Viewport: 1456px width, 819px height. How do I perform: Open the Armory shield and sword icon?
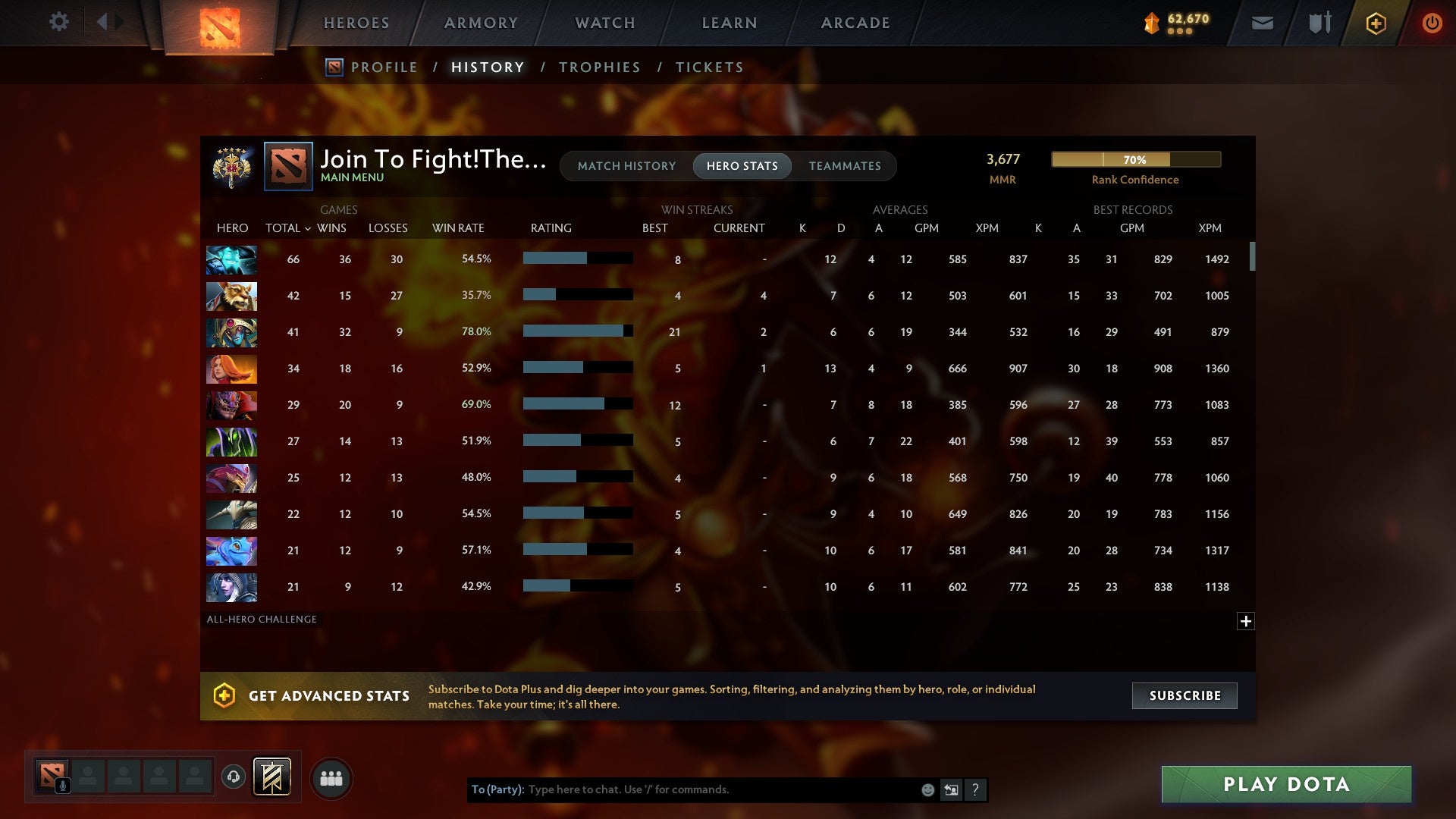[x=1319, y=23]
